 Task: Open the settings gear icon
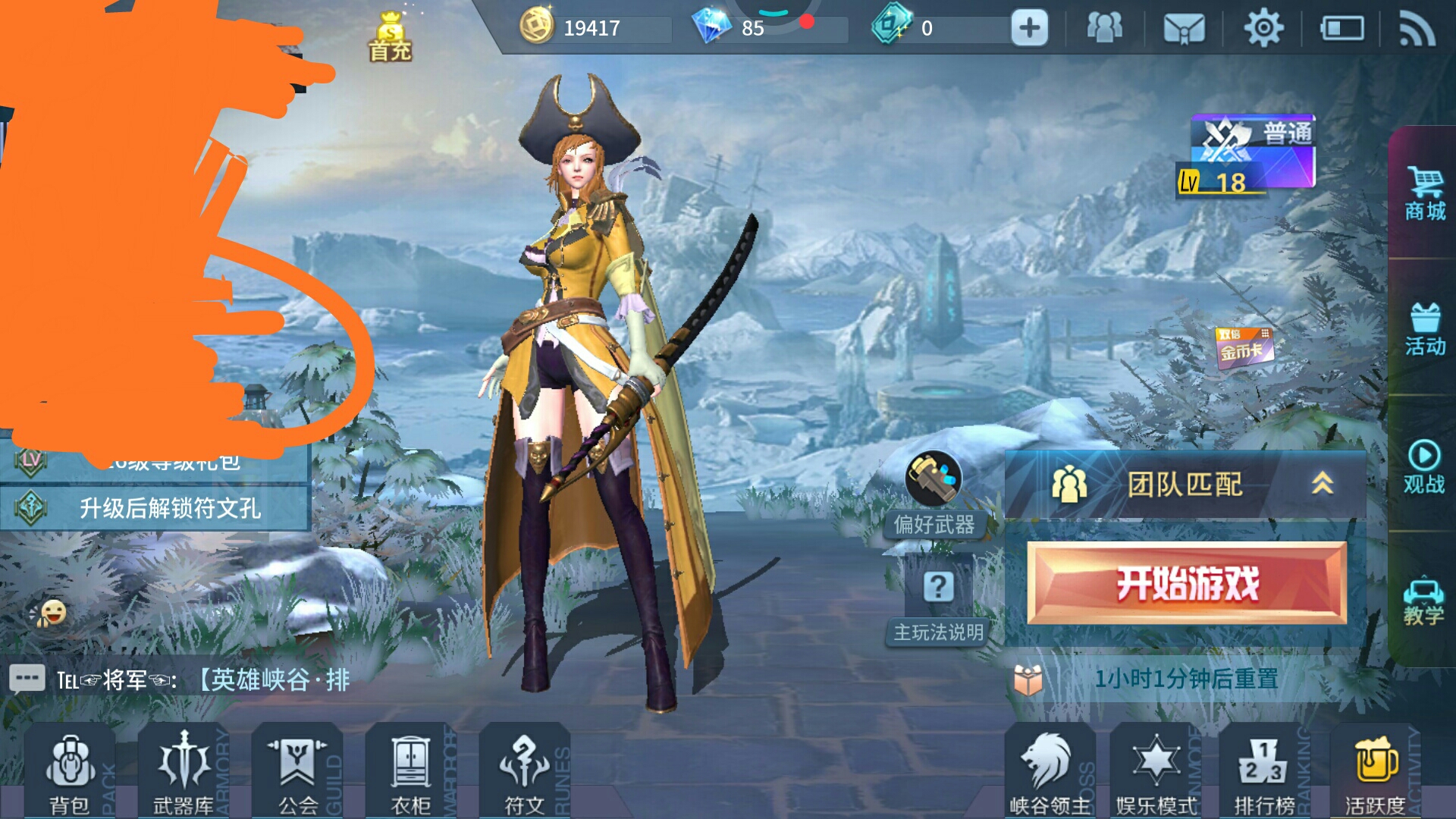click(x=1263, y=29)
